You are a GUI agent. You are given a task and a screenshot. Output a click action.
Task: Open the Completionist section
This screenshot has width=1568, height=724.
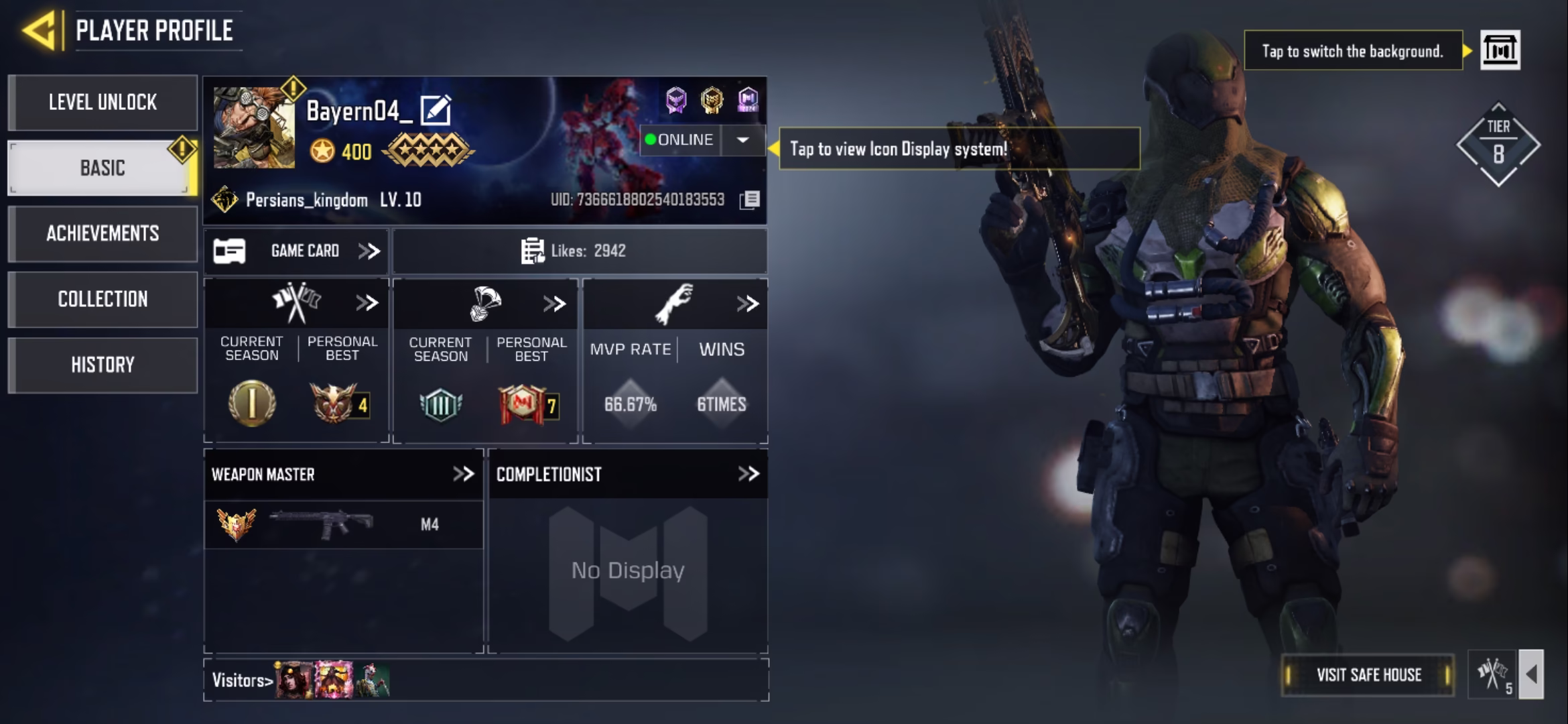click(748, 475)
